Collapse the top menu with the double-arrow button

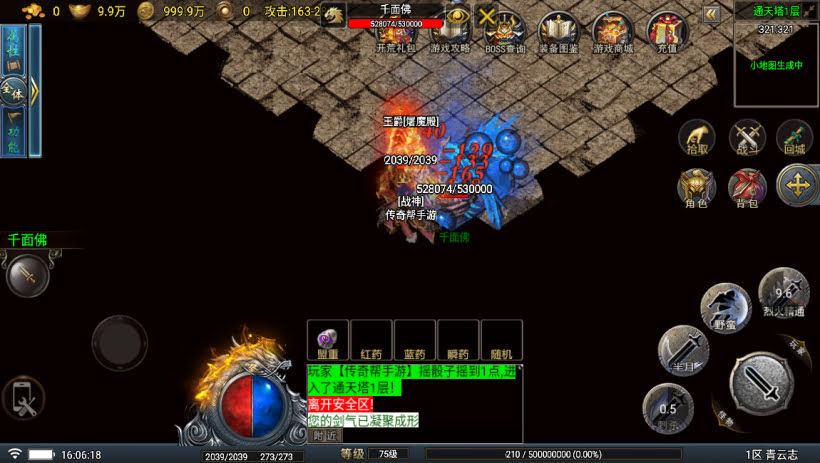[711, 14]
